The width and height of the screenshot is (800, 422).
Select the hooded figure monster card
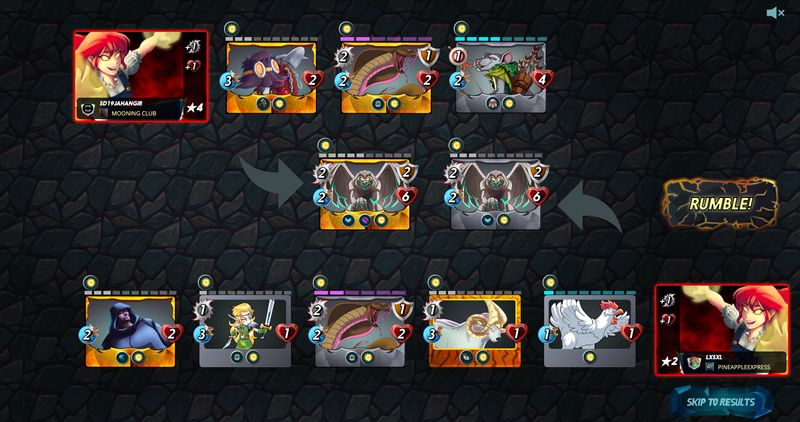pyautogui.click(x=130, y=330)
